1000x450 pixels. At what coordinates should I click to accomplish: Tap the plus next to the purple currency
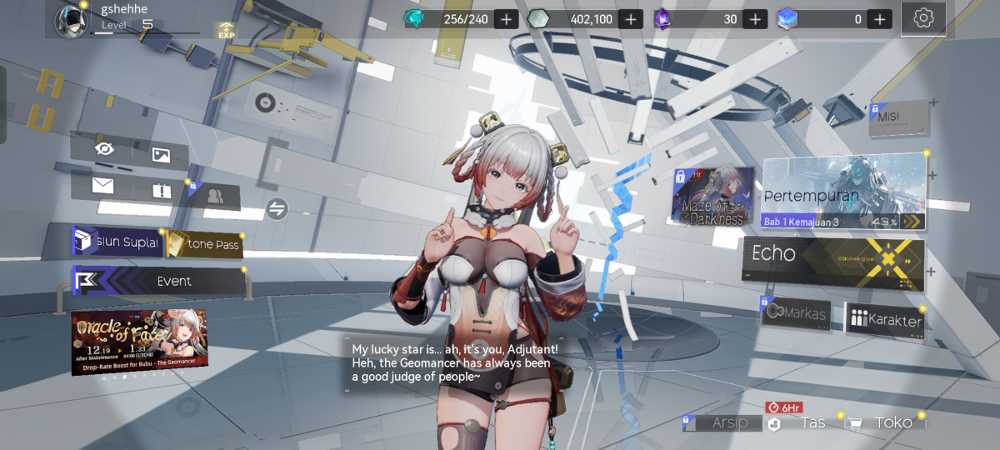pos(755,19)
